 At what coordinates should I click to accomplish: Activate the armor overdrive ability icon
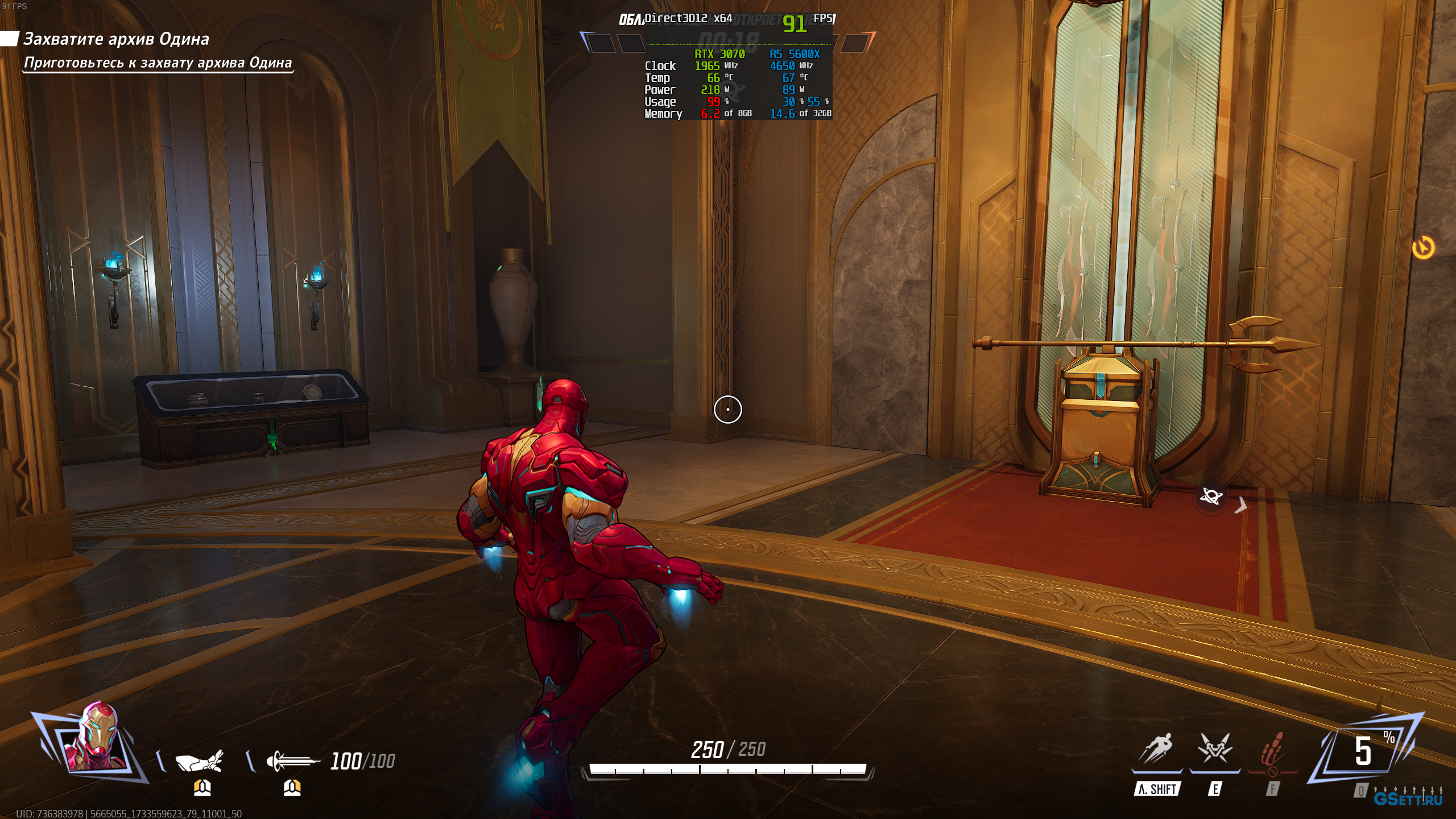point(1215,749)
